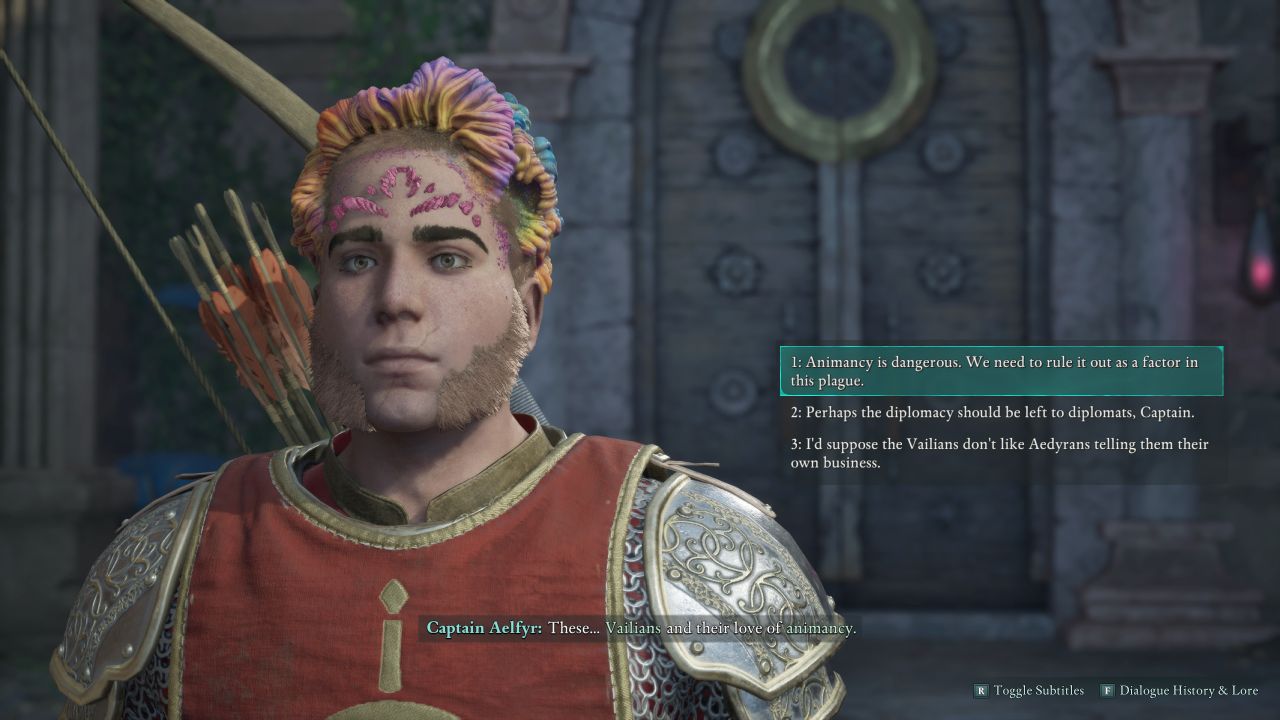Viewport: 1280px width, 720px height.
Task: Choose reply about animancy being dangerous
Action: [x=1000, y=371]
